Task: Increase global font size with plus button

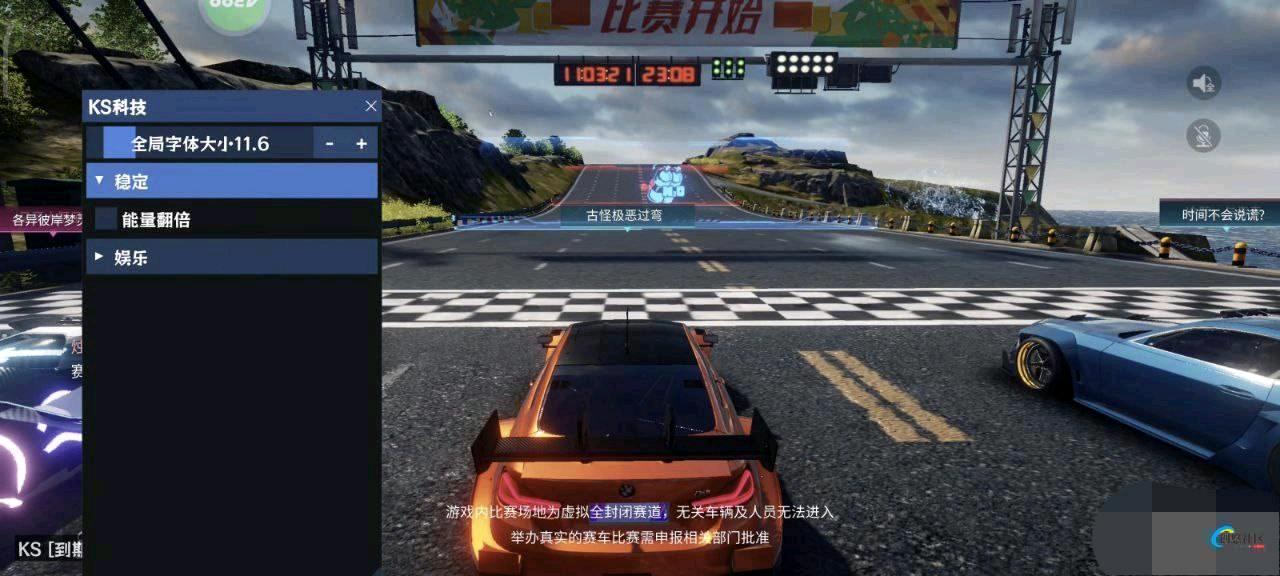Action: click(x=361, y=143)
